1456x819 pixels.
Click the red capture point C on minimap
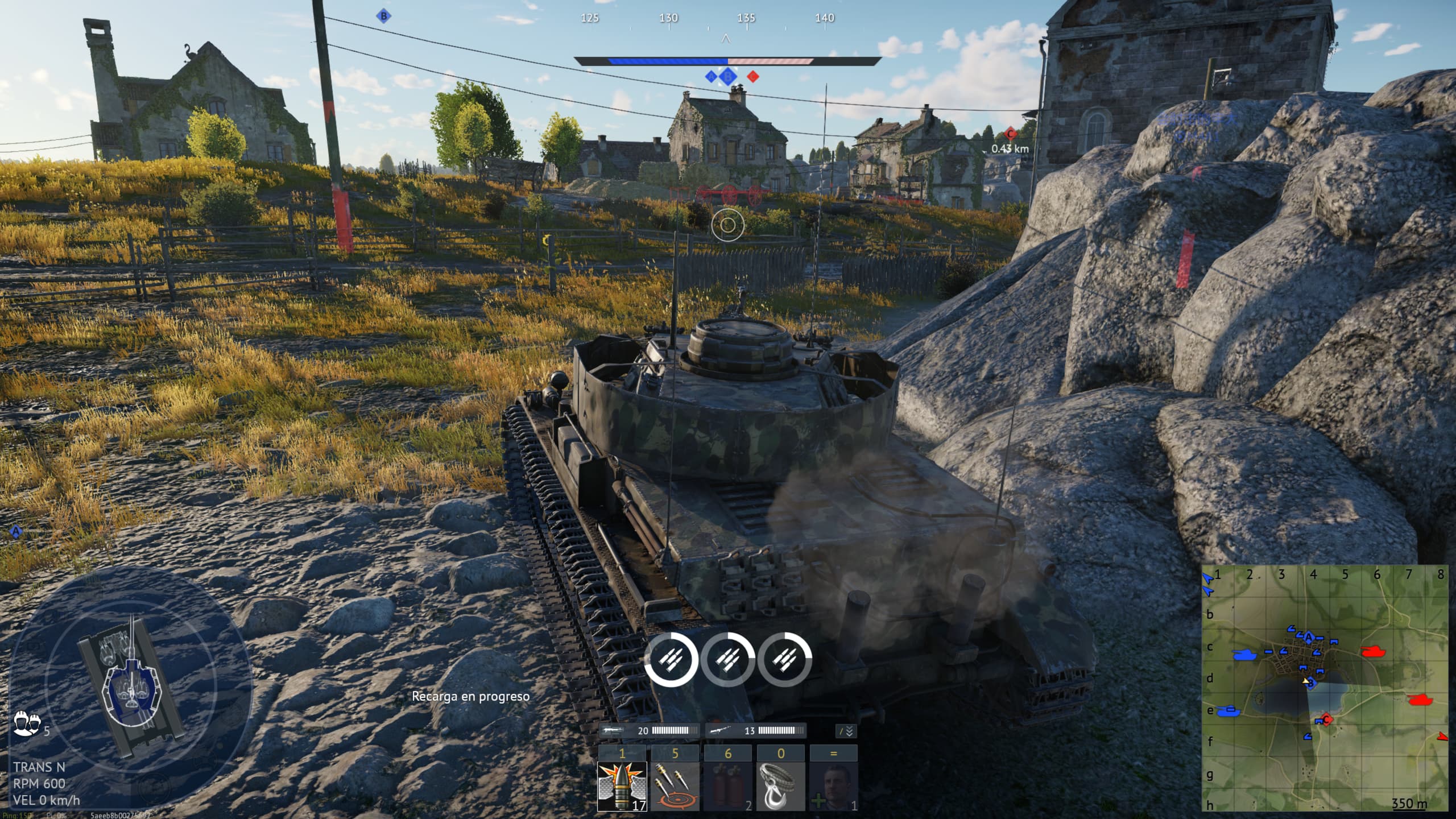pos(1326,719)
